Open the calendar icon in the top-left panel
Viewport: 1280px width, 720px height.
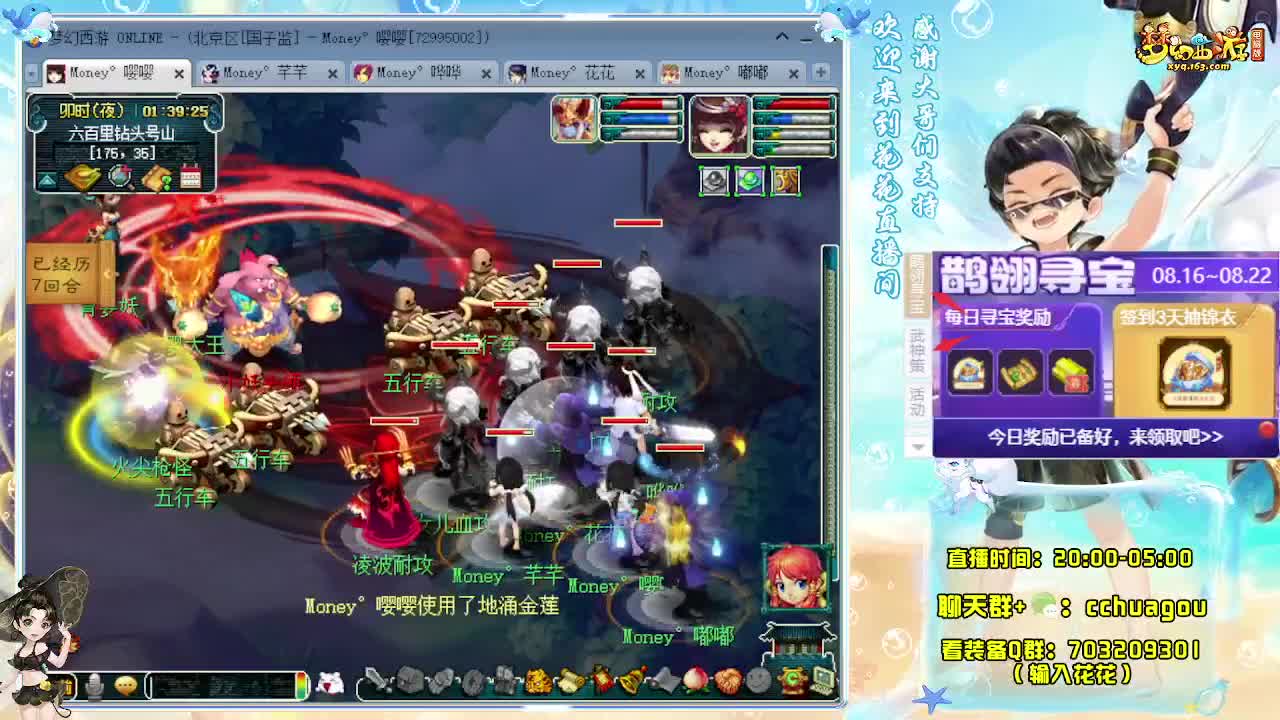(x=189, y=177)
